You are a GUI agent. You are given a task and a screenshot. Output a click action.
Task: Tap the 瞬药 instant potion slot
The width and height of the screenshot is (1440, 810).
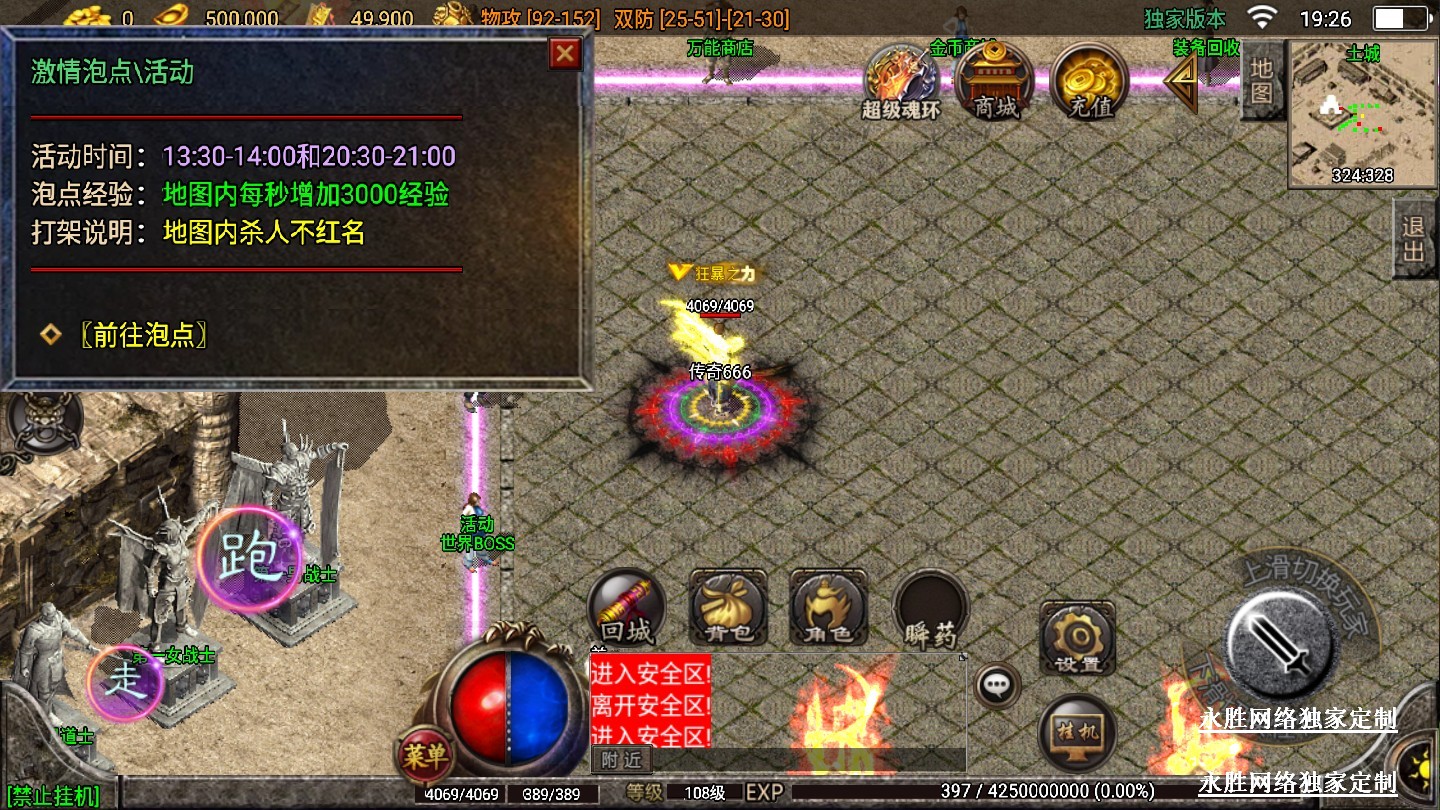point(931,608)
